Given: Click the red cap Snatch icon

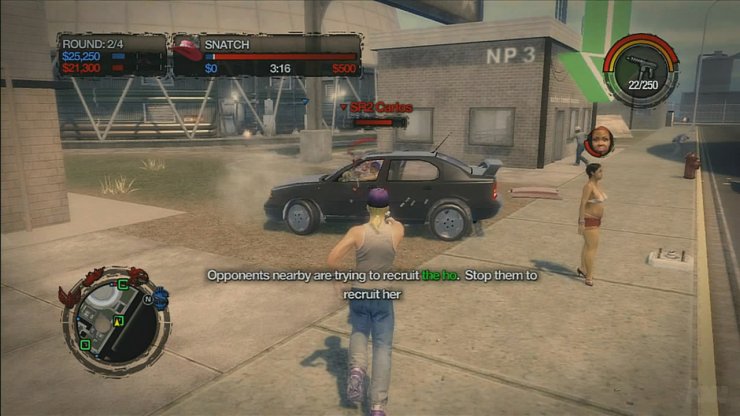Looking at the screenshot, I should pos(186,46).
